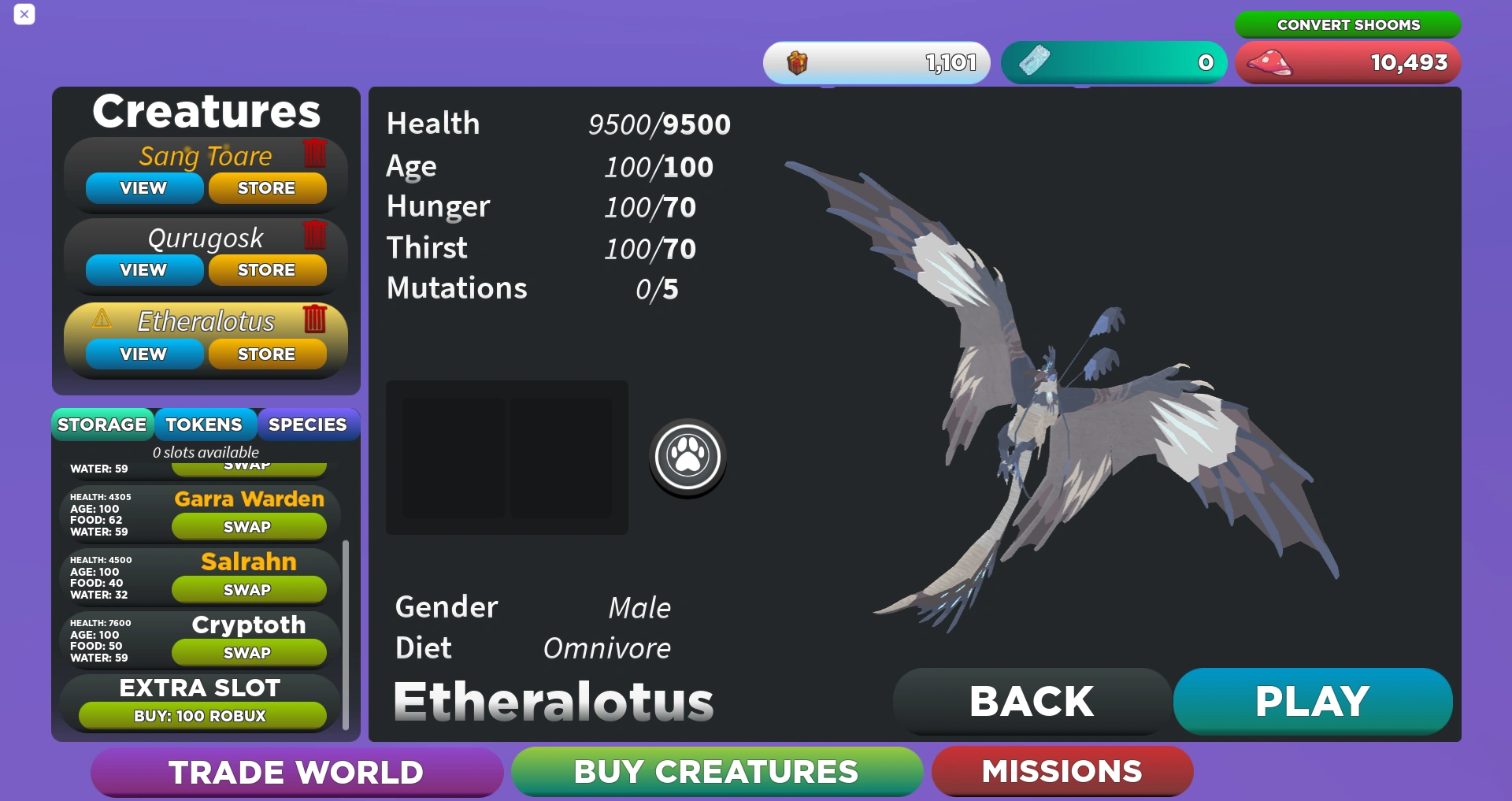Click the trash icon beside Qurugosk
This screenshot has height=801, width=1512.
(314, 236)
